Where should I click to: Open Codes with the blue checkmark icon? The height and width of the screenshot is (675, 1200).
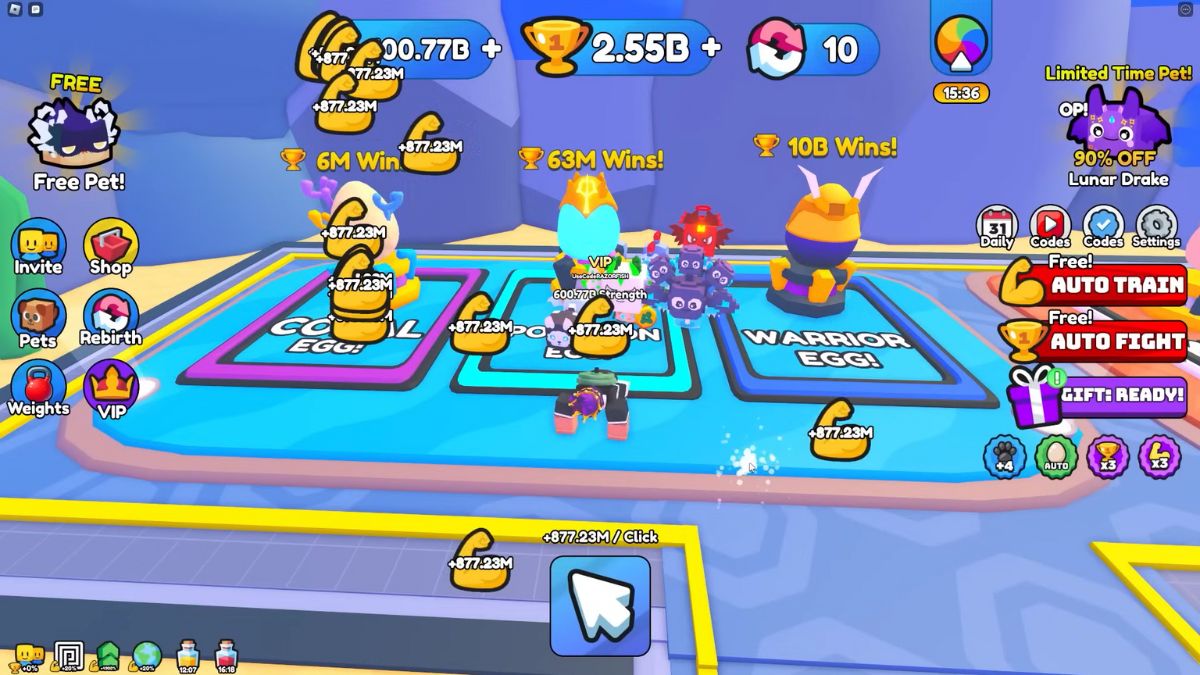point(1103,226)
